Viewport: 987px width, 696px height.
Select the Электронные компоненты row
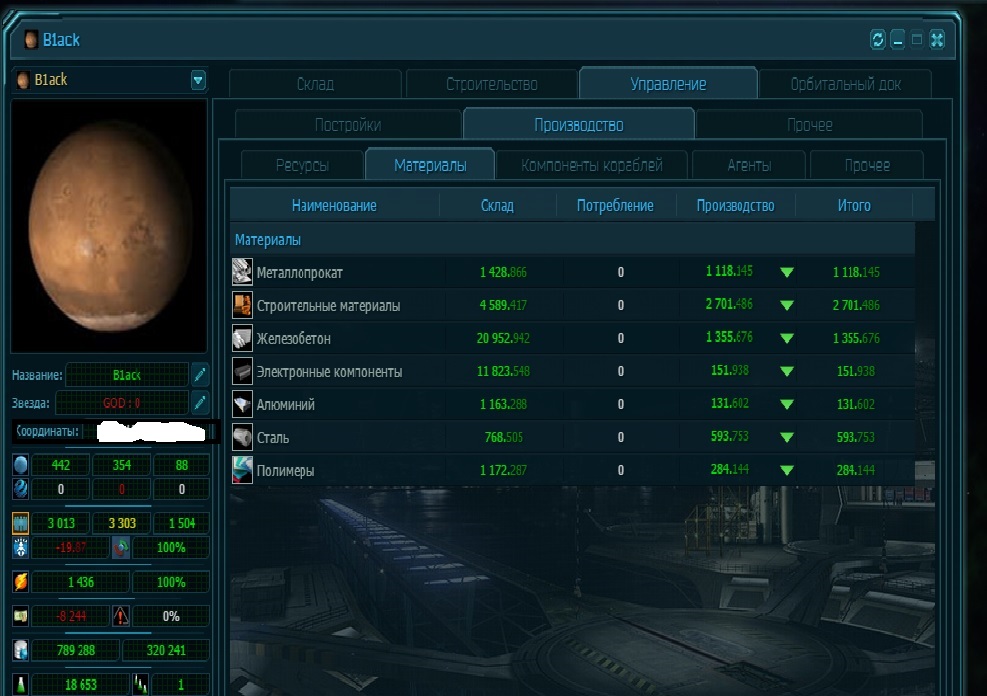[x=329, y=372]
